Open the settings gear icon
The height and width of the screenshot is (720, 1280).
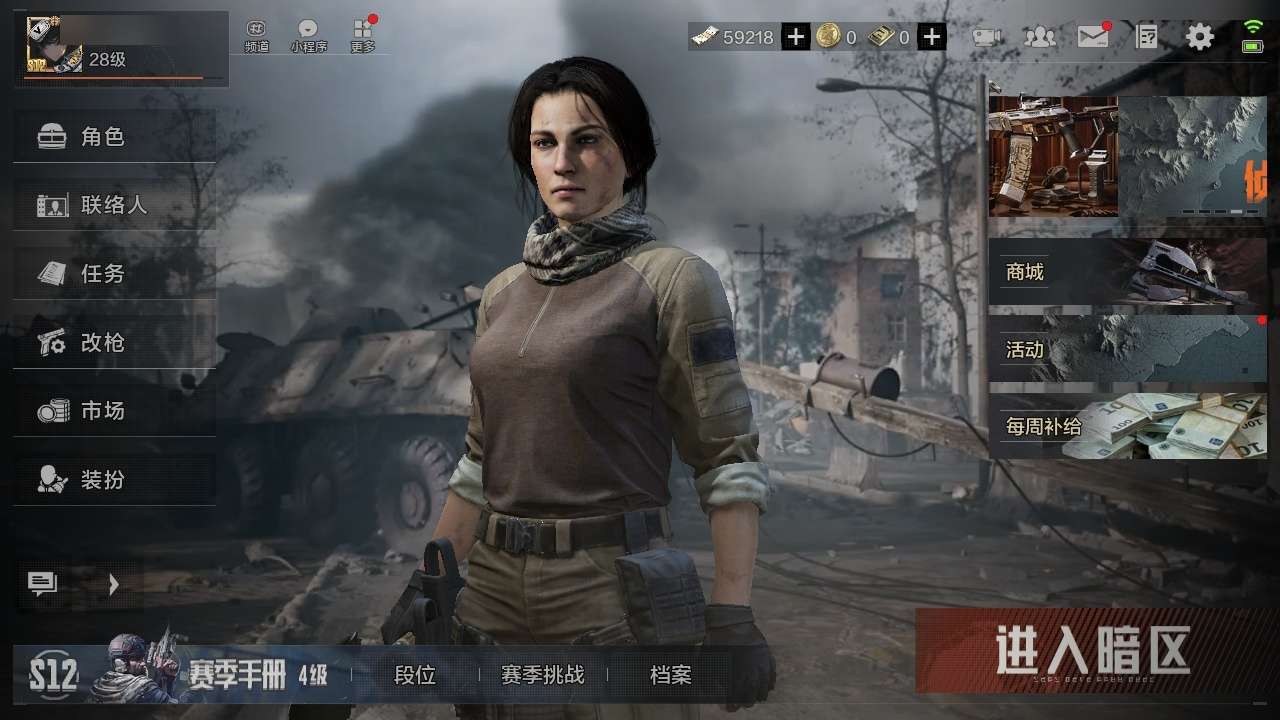[1199, 38]
